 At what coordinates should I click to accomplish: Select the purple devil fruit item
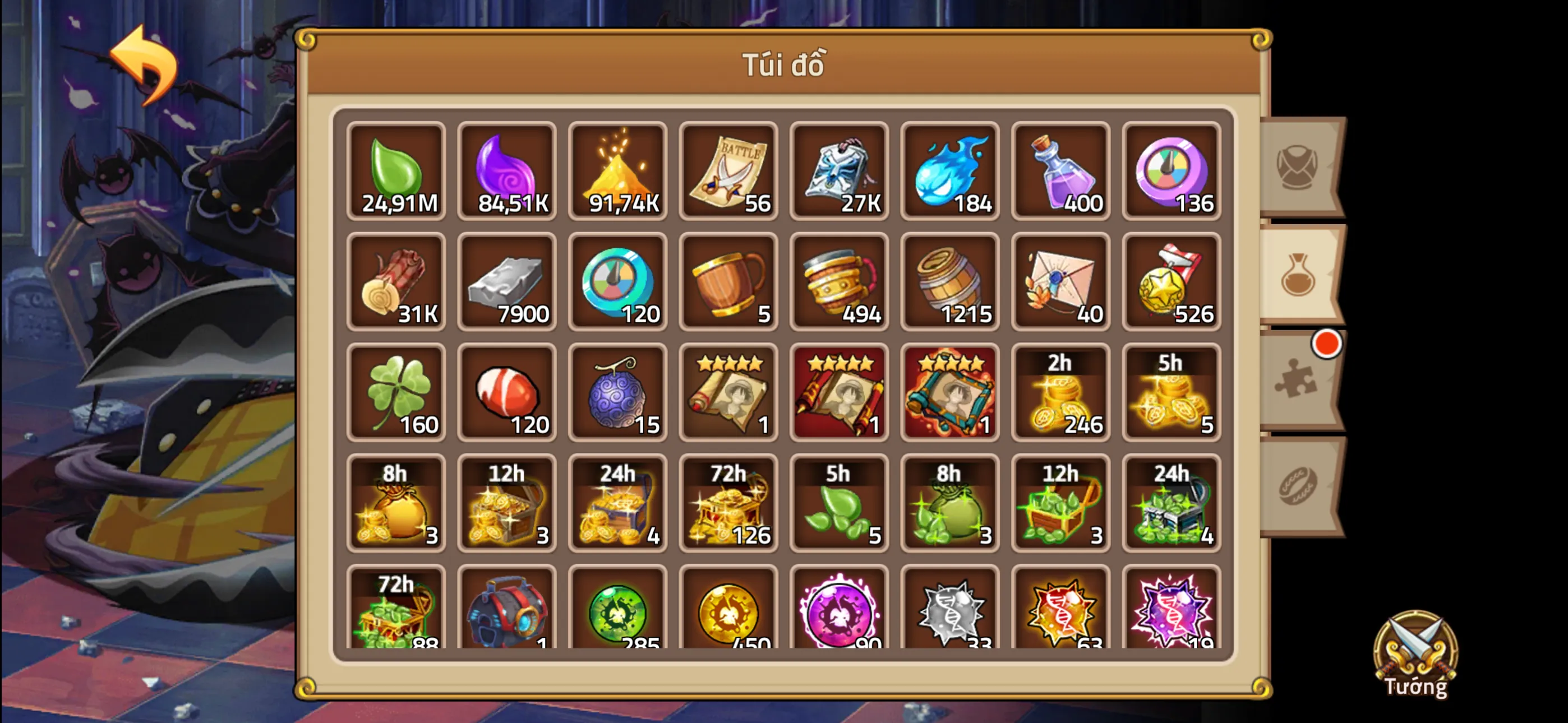tap(617, 392)
